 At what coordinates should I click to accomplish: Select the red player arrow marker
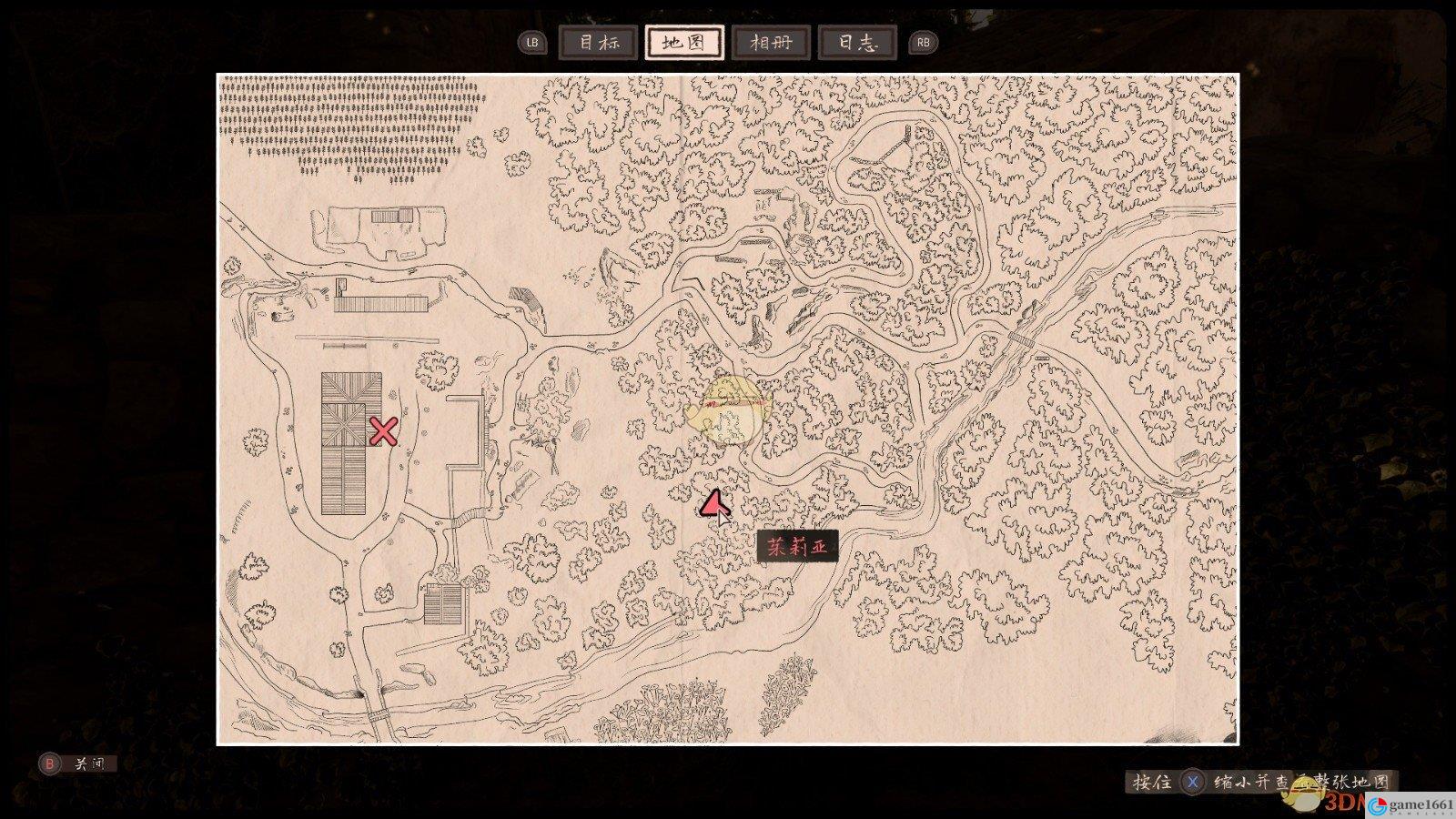[x=713, y=503]
